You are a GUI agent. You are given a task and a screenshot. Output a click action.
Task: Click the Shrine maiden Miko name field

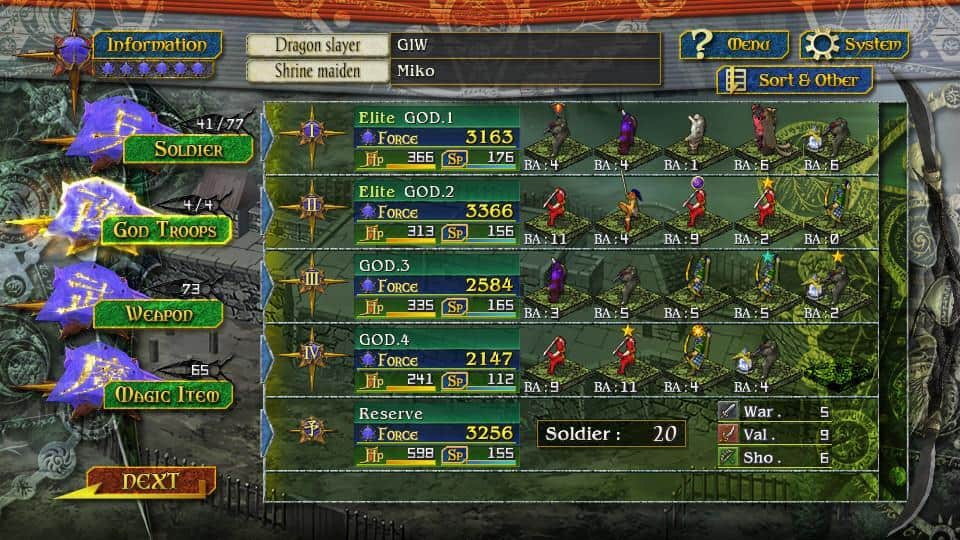[525, 71]
